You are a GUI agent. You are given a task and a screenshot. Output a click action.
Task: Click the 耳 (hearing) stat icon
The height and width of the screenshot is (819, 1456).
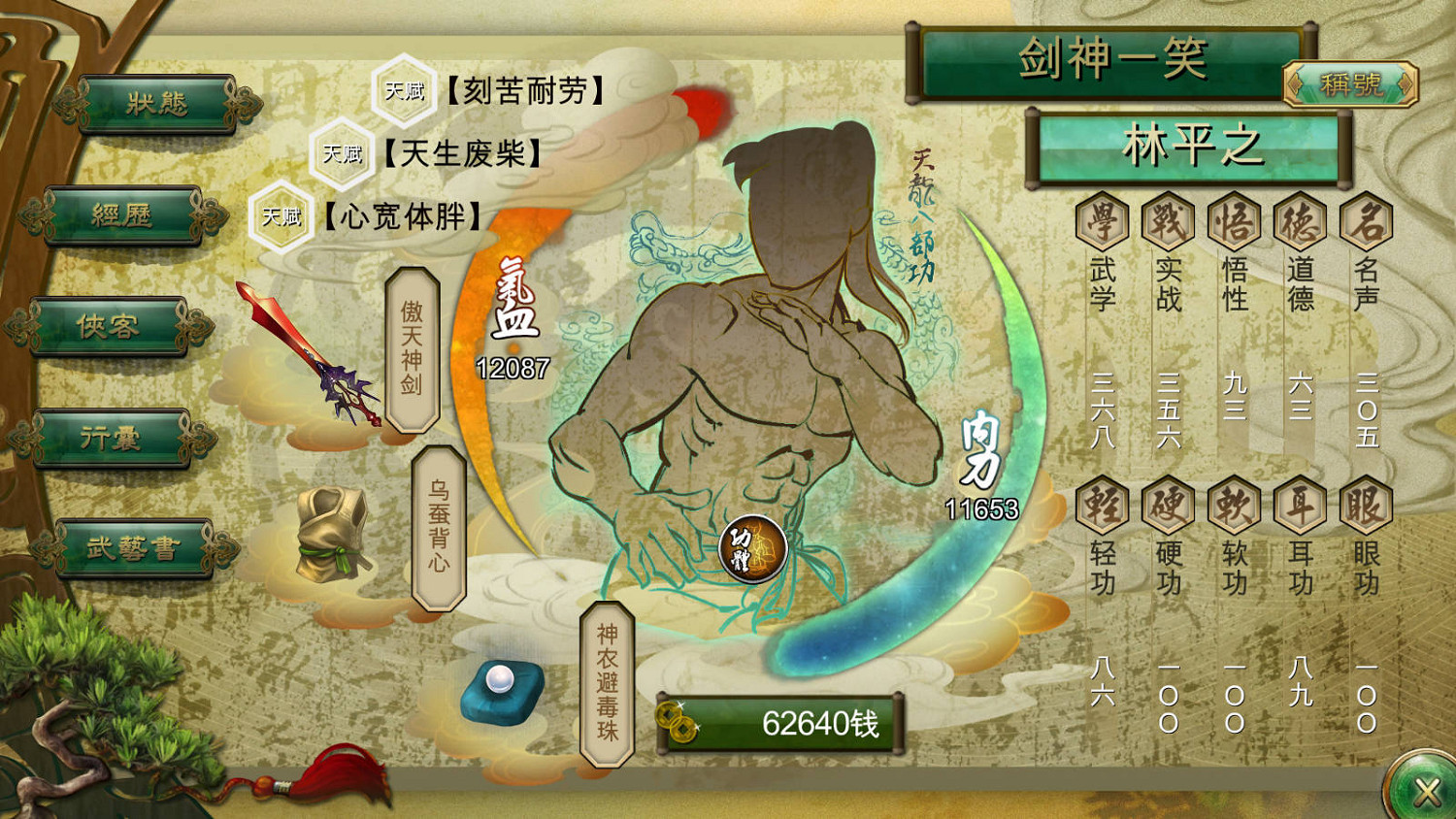click(x=1299, y=506)
